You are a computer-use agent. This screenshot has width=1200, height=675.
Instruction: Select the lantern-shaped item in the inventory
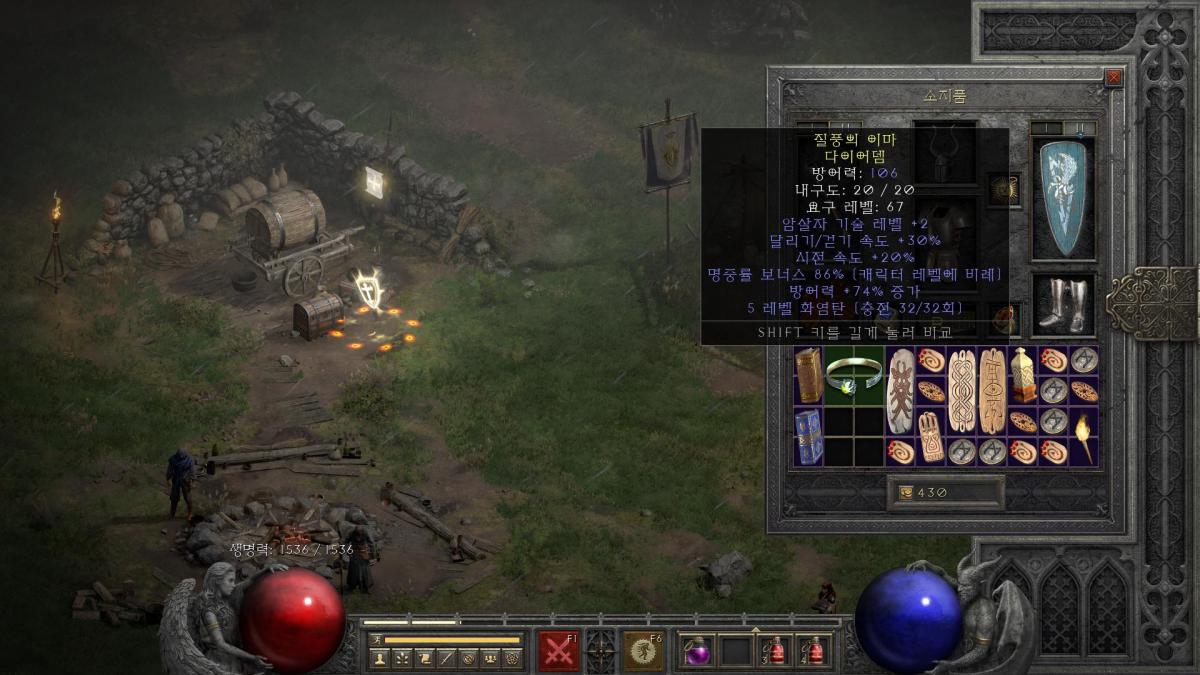(1023, 375)
